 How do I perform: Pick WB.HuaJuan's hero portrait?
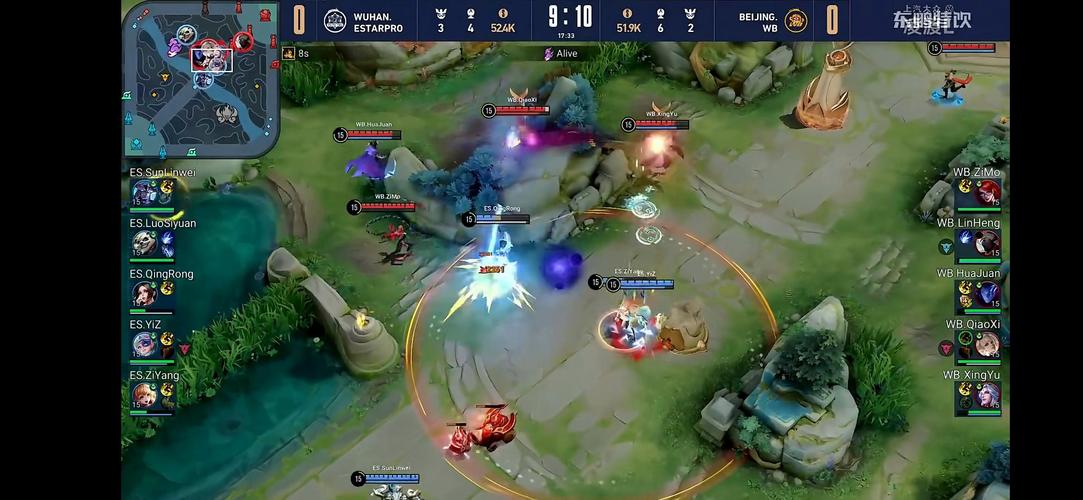[987, 294]
